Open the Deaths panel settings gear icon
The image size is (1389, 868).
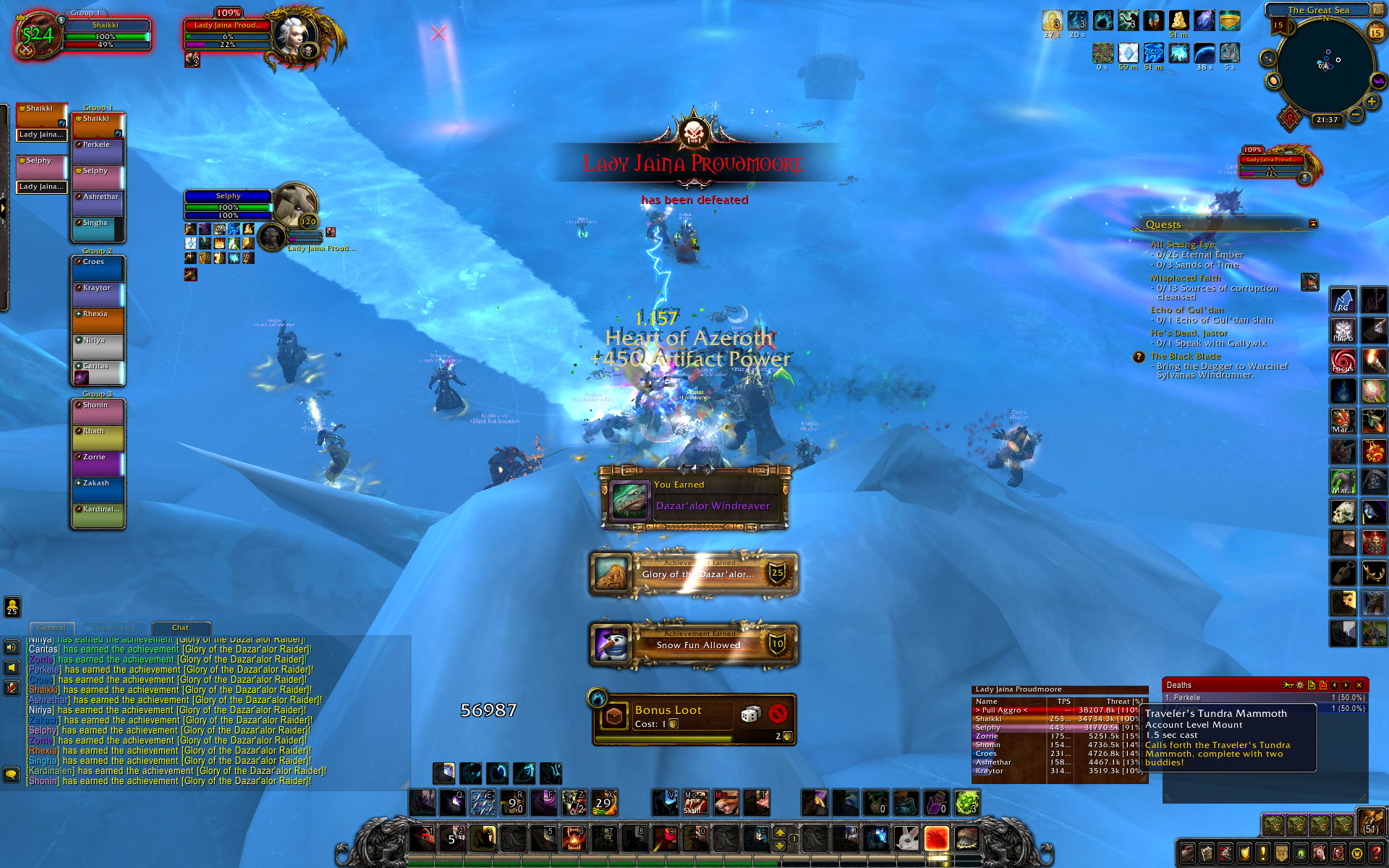[1299, 686]
